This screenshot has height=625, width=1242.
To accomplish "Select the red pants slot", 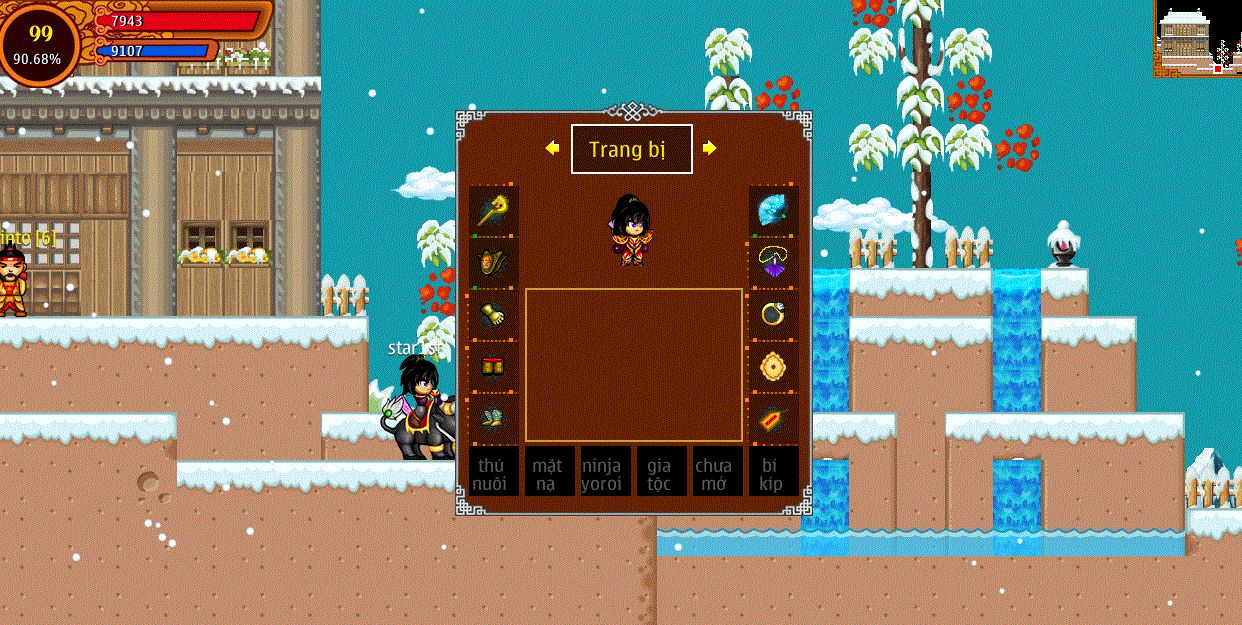I will point(494,367).
